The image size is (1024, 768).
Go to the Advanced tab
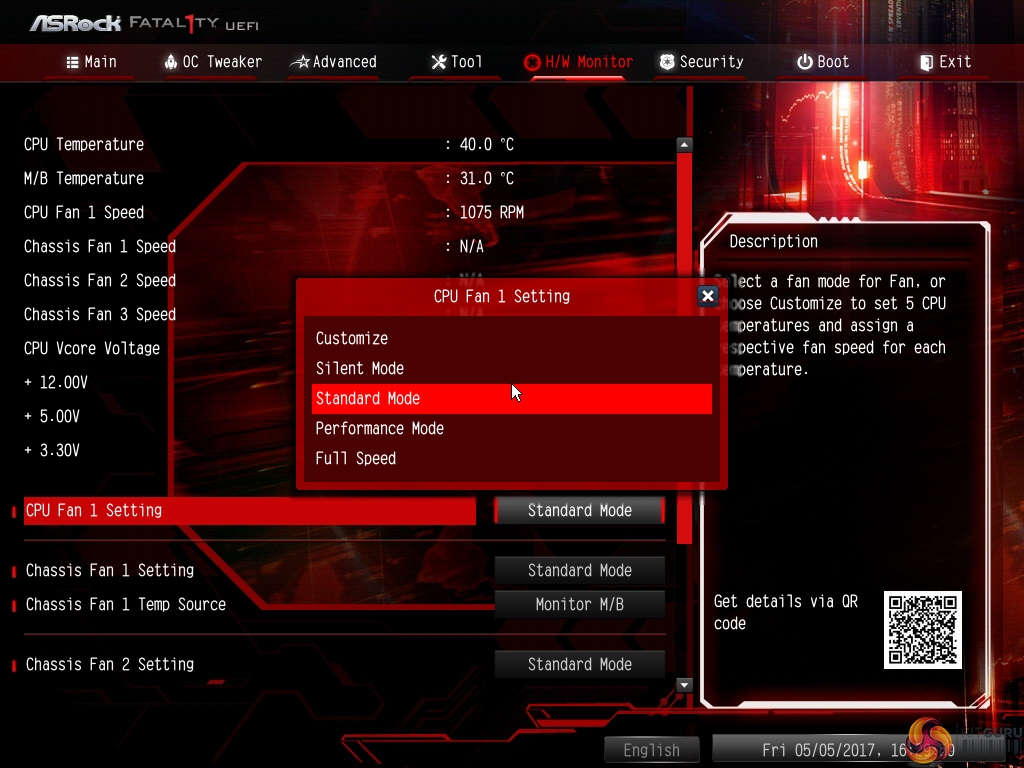(333, 62)
